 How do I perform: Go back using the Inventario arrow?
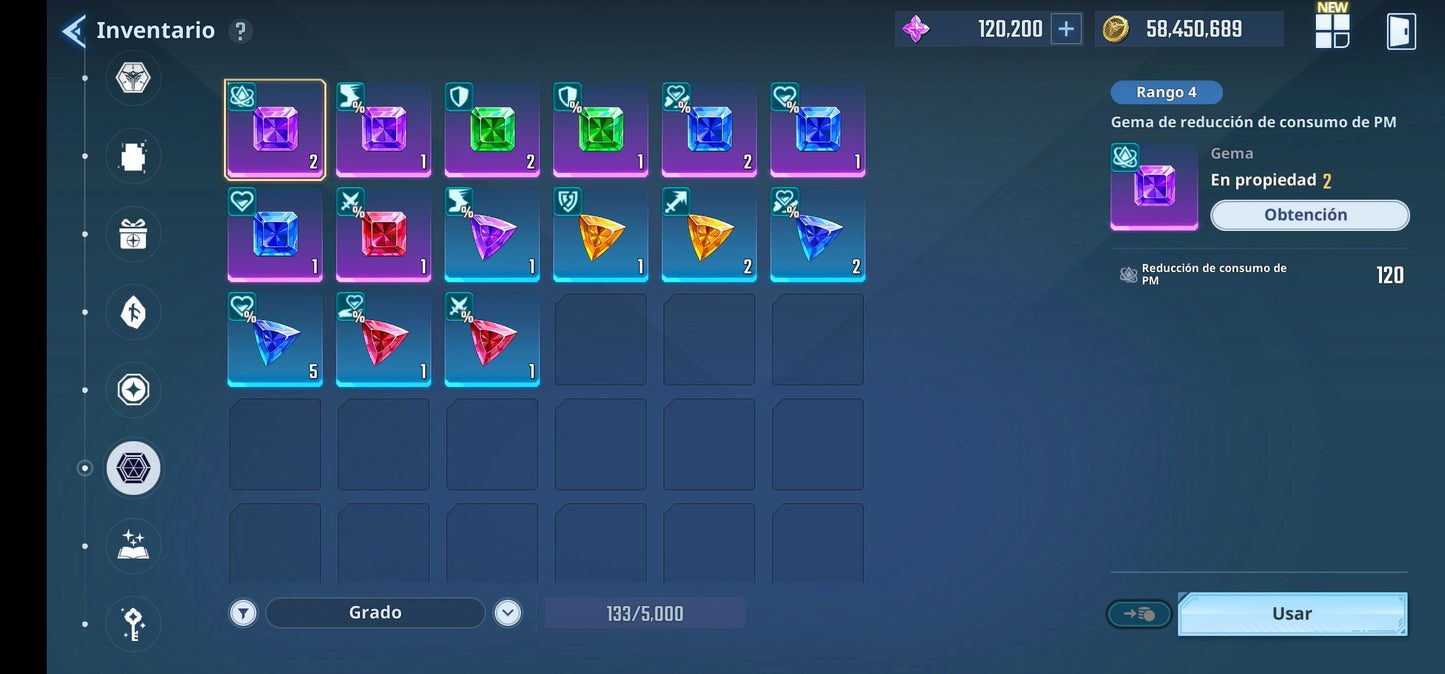73,31
